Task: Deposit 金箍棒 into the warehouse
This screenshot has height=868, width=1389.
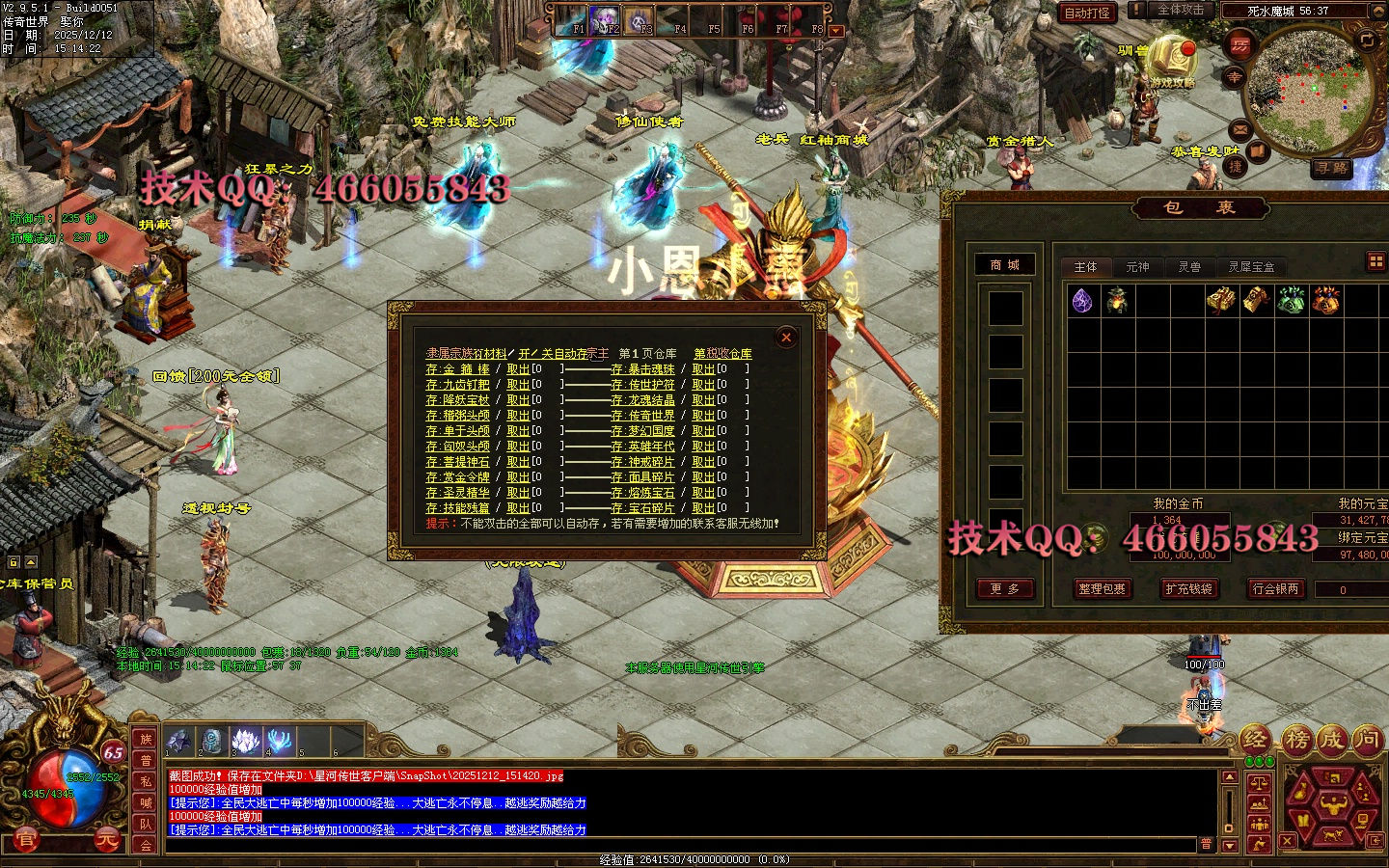Action: pos(458,368)
